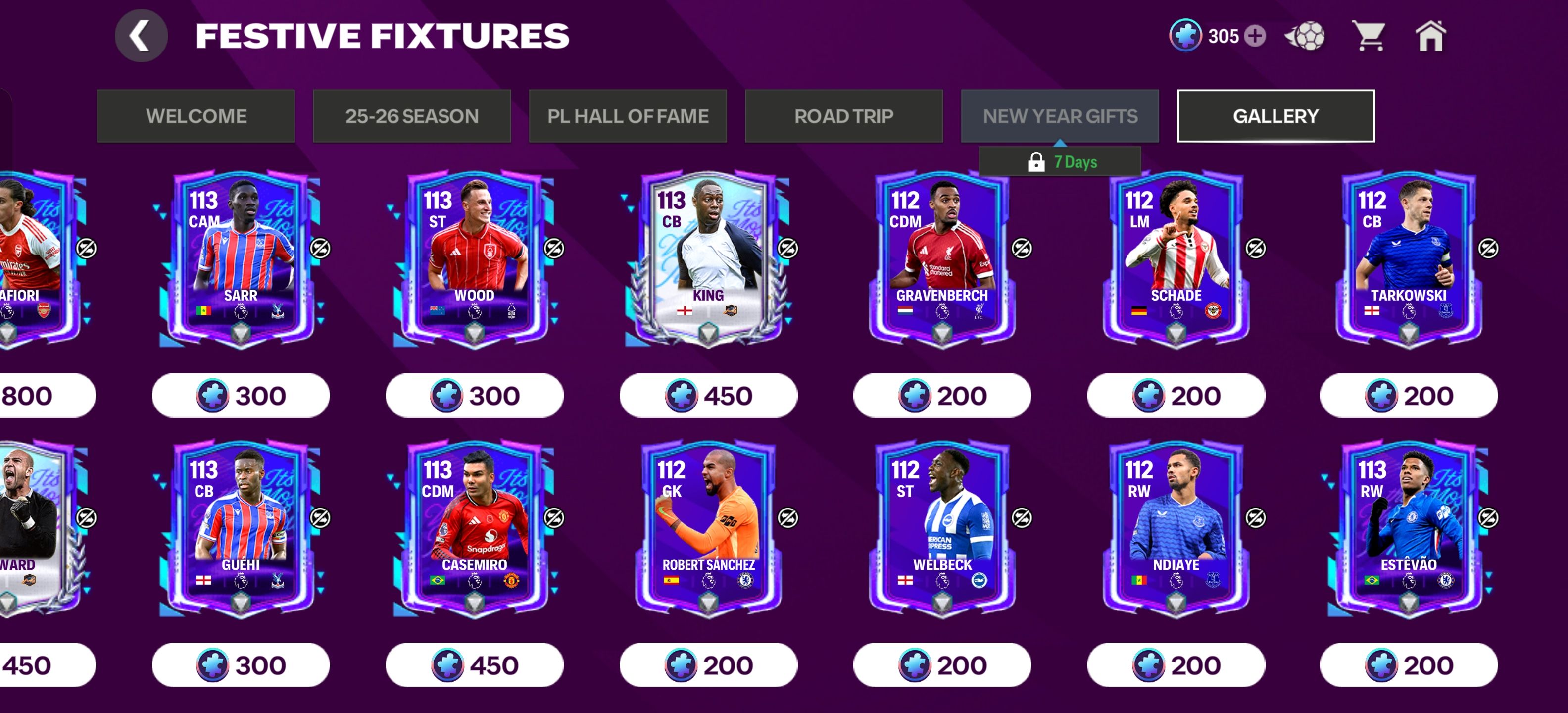Viewport: 1568px width, 713px height.
Task: Choose the 112 CDM Gravenberch card
Action: (942, 259)
